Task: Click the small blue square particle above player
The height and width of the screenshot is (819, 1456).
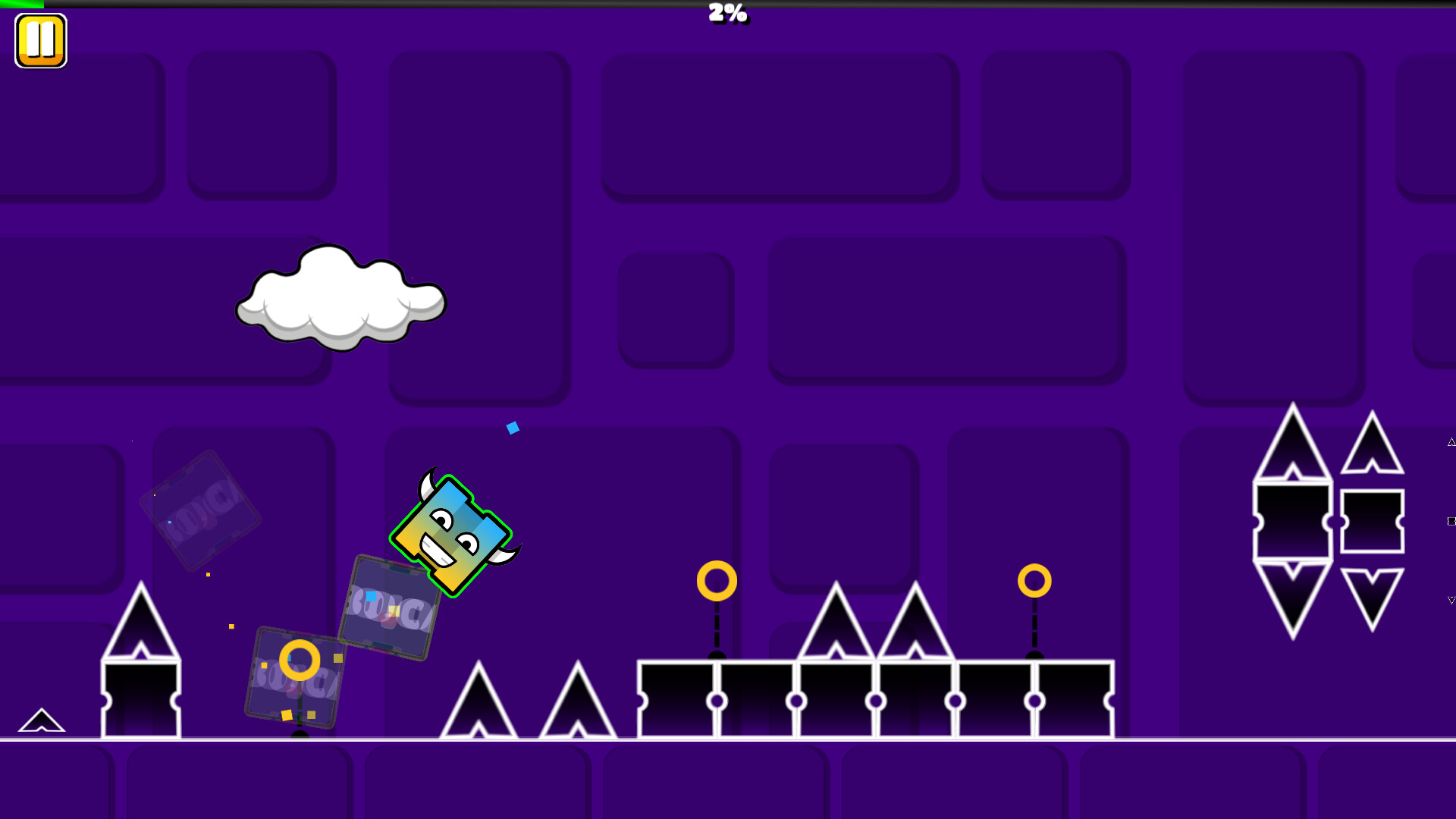Action: point(513,427)
